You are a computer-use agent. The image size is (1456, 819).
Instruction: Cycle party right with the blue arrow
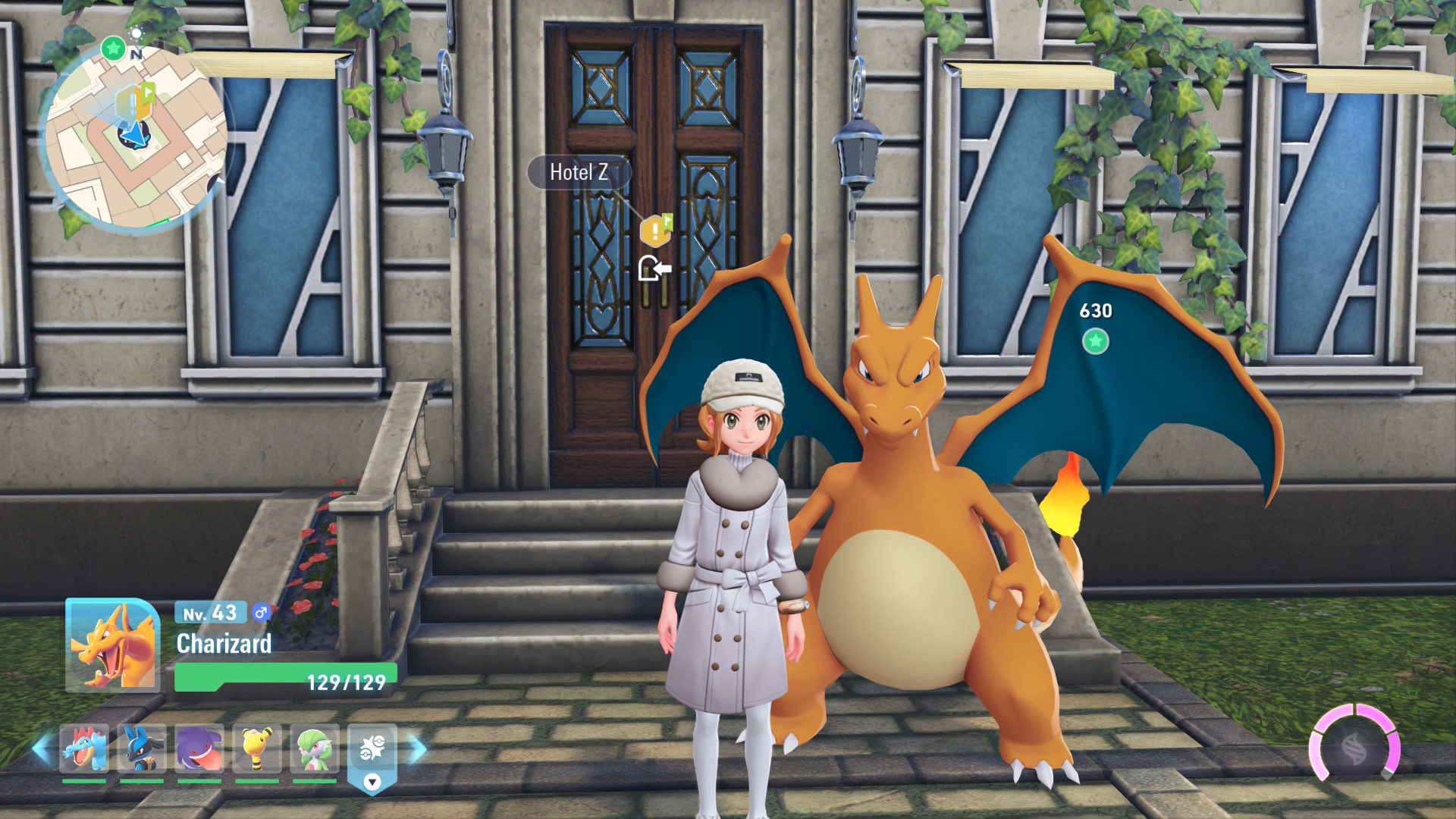pos(418,749)
